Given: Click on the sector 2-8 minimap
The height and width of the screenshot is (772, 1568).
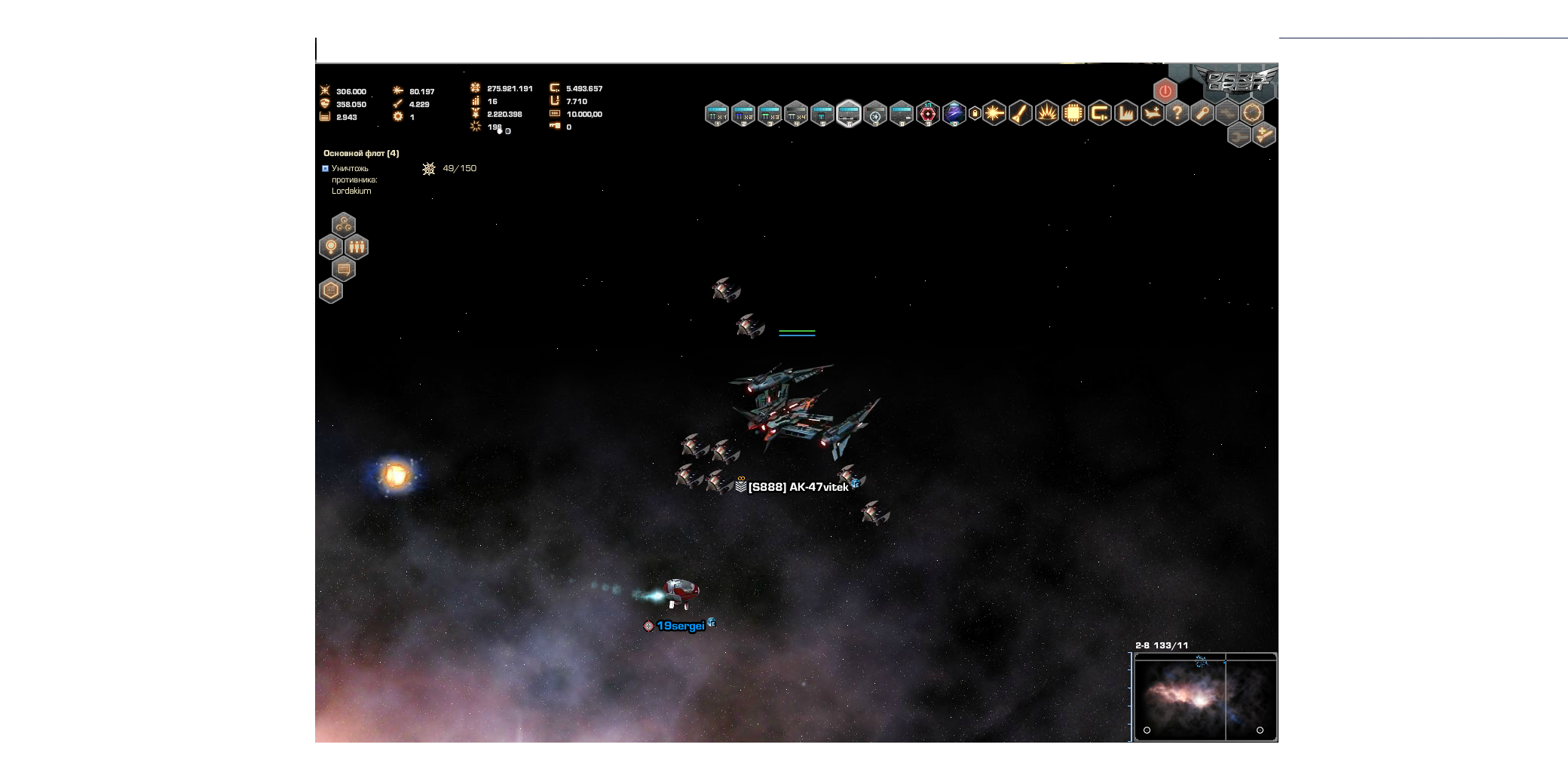Looking at the screenshot, I should click(1205, 697).
